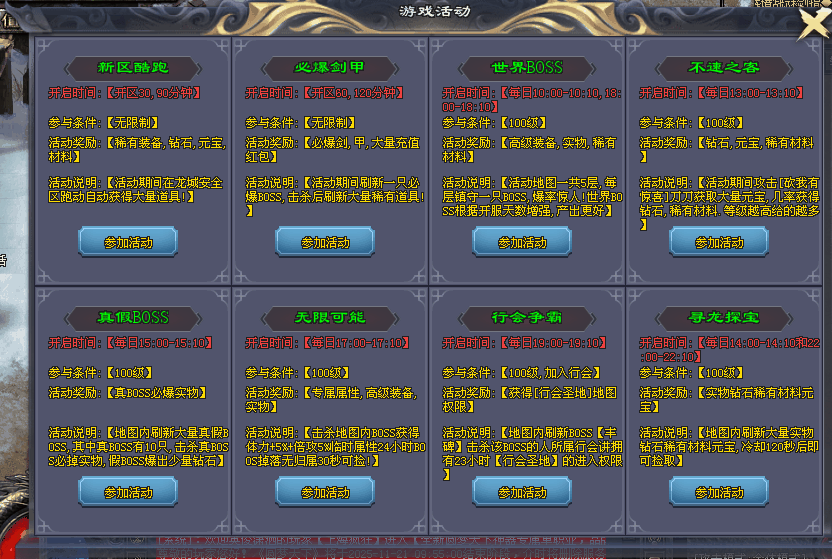This screenshot has width=832, height=559.
Task: Join the 不速之客 activity
Action: (x=719, y=242)
